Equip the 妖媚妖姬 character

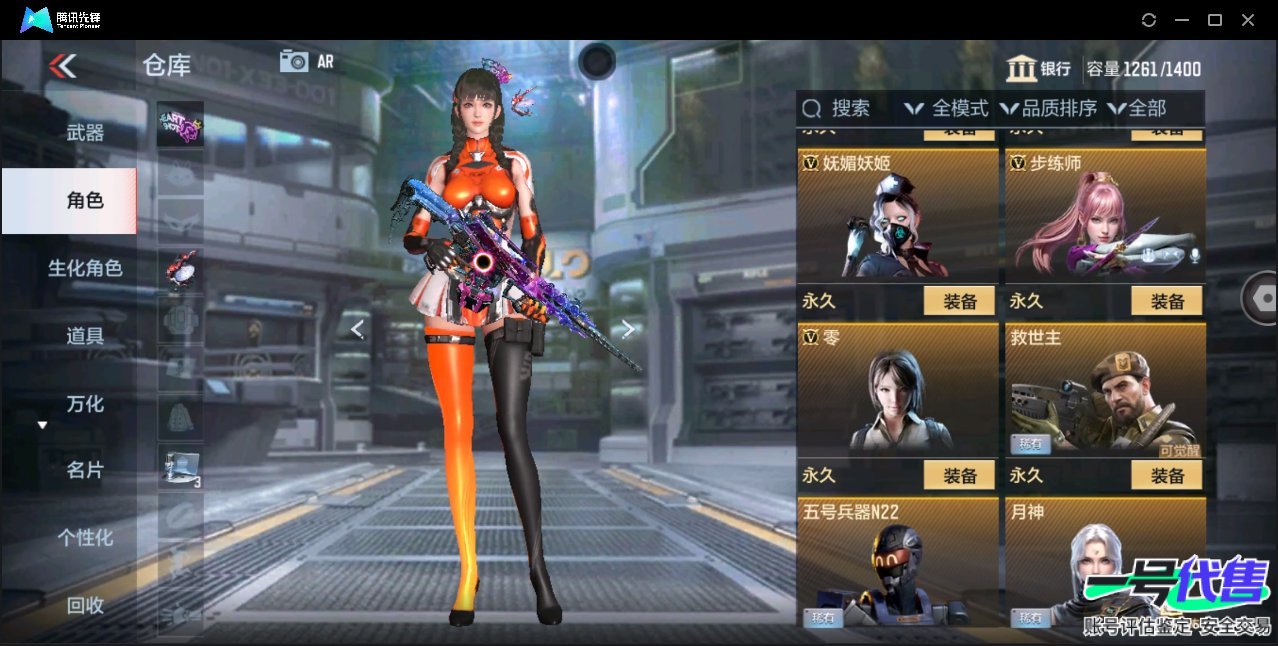[x=959, y=301]
